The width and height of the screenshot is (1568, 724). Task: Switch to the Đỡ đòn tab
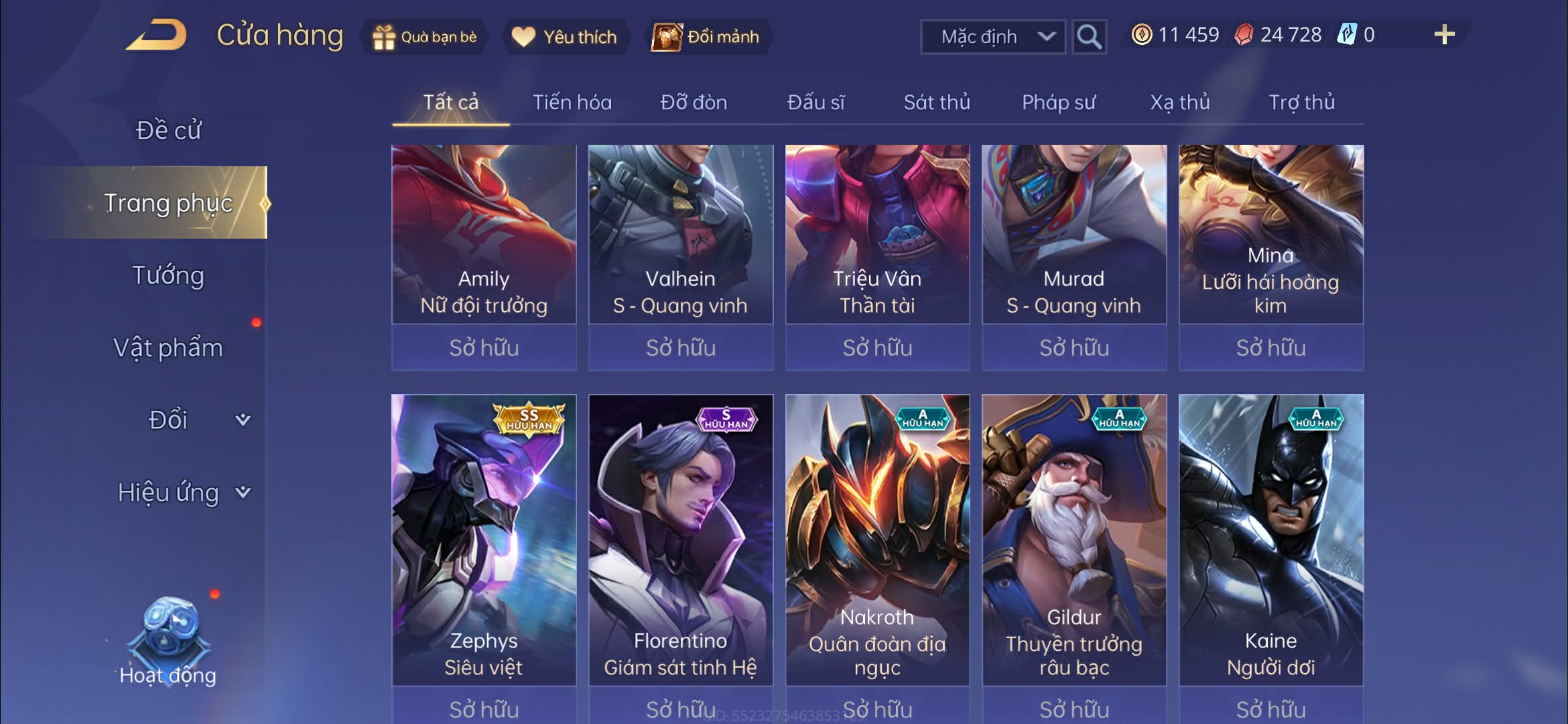click(694, 103)
